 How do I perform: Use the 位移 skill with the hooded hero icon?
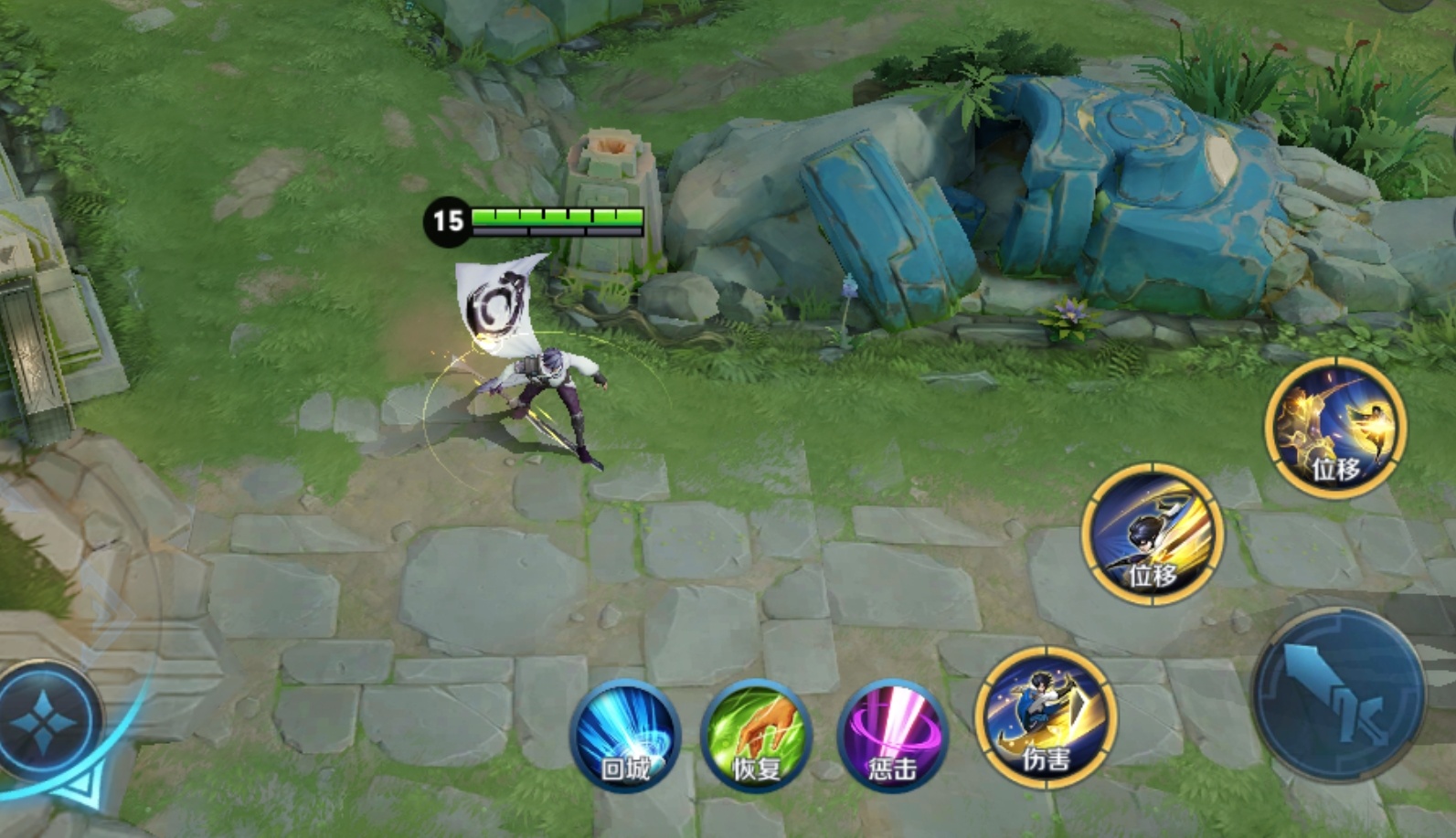coord(1152,535)
